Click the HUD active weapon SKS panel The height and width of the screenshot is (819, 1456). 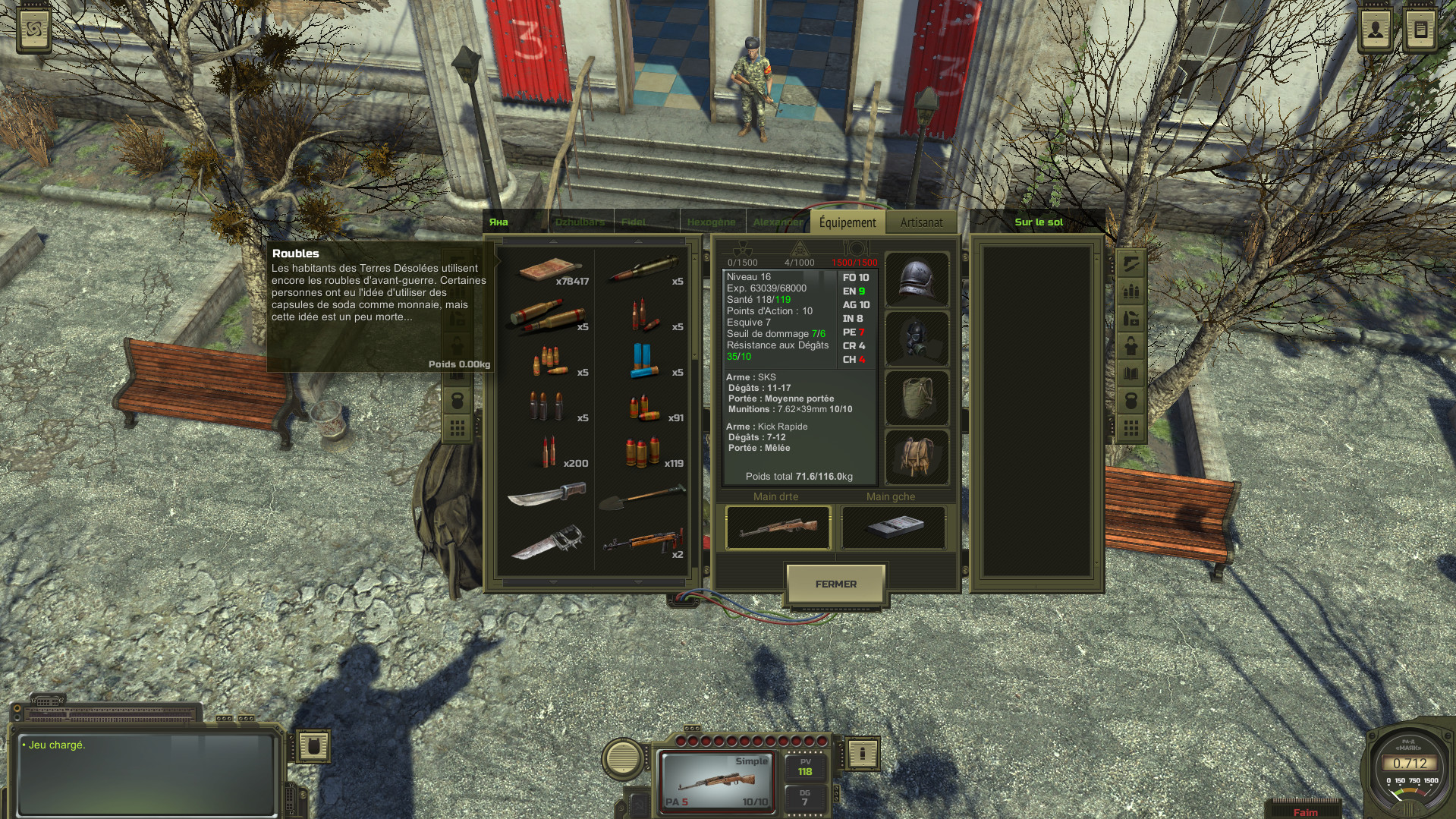click(716, 780)
